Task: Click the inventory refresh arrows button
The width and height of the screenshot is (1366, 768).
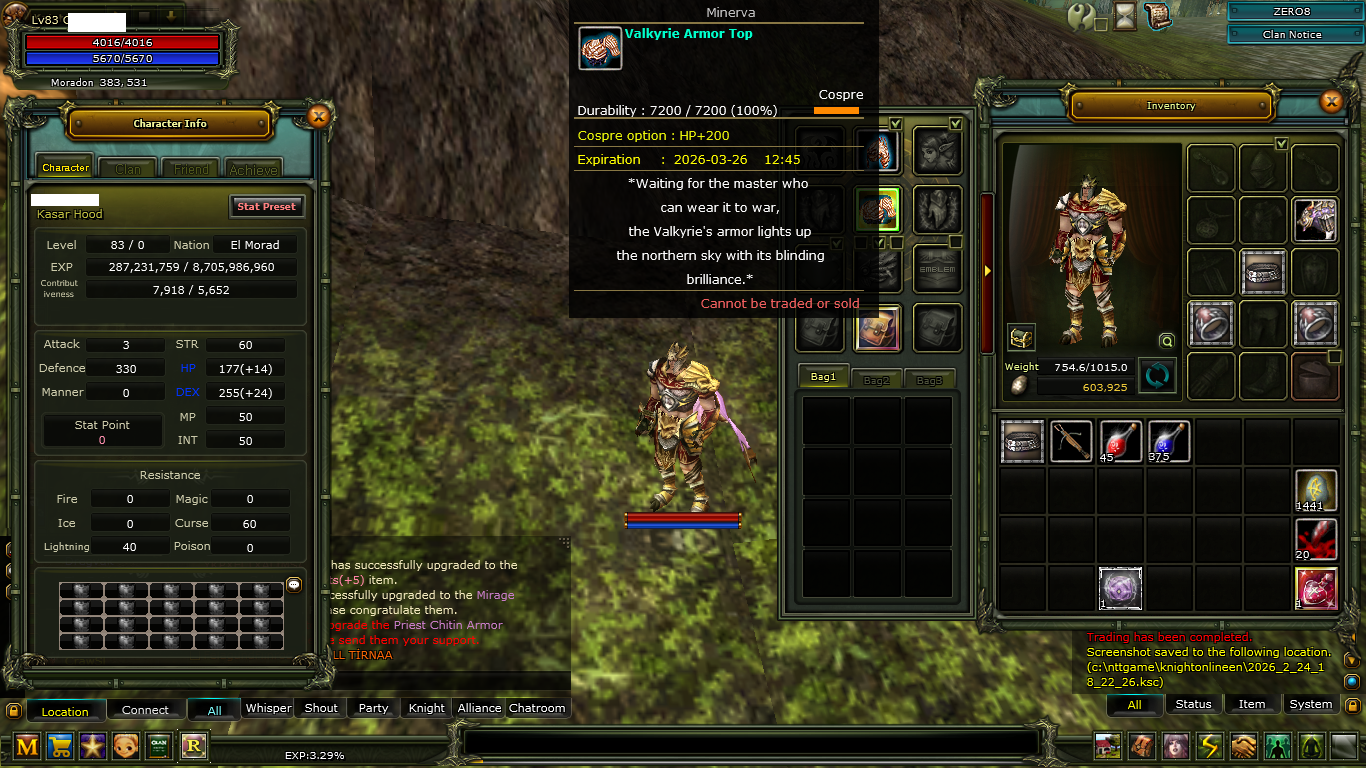Action: click(1157, 376)
